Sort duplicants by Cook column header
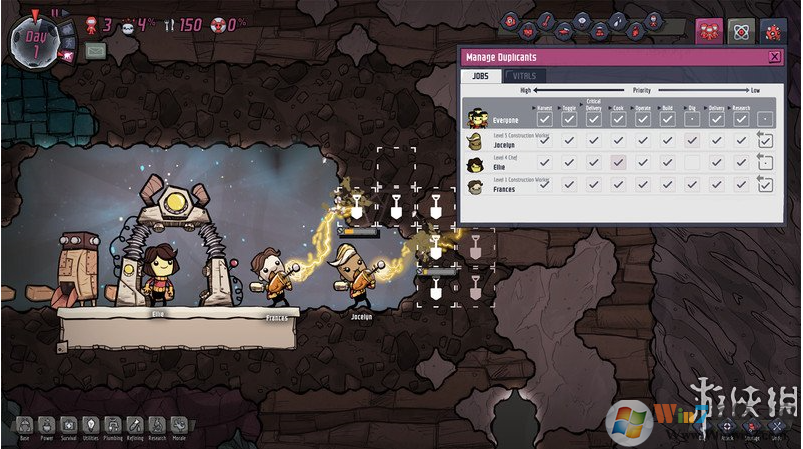 coord(618,106)
